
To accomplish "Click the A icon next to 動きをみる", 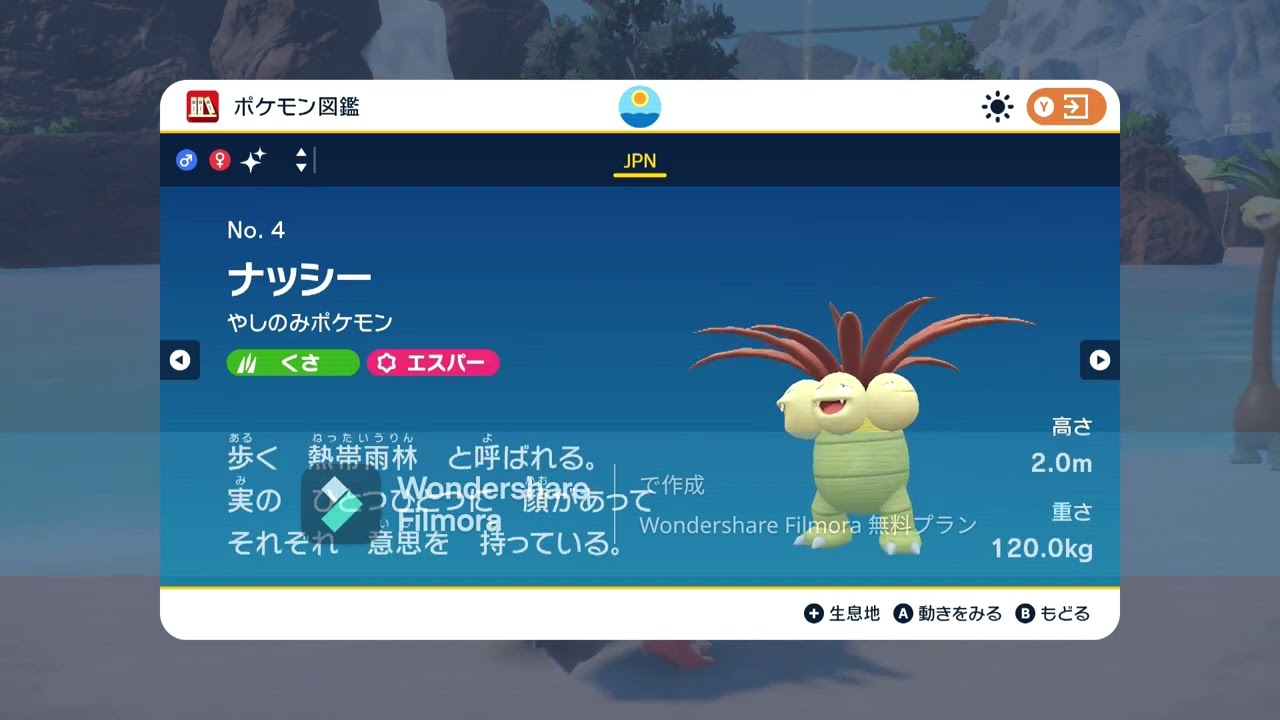I will [906, 613].
